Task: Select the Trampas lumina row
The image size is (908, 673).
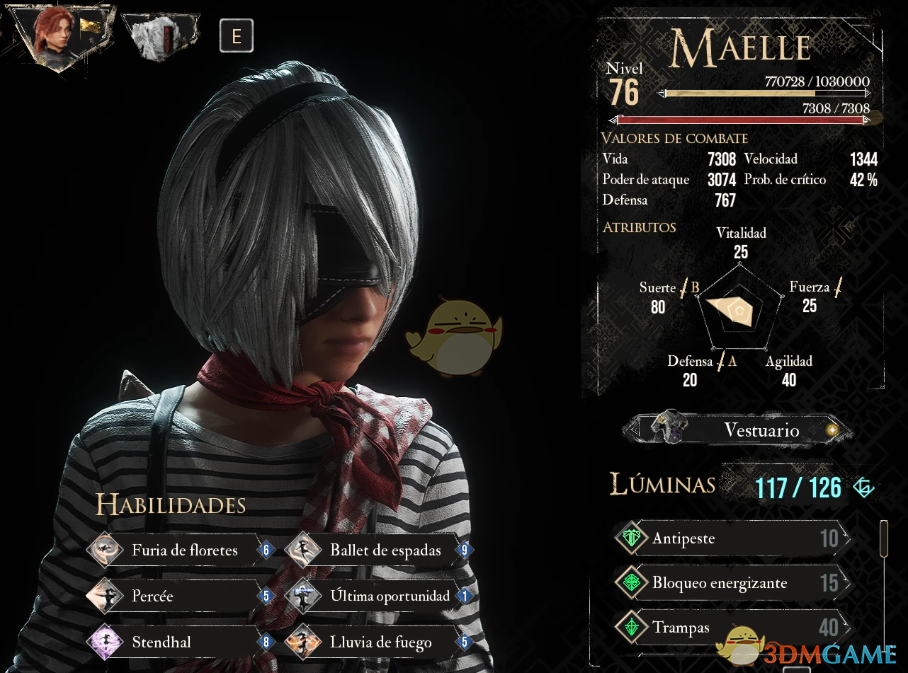Action: (730, 628)
